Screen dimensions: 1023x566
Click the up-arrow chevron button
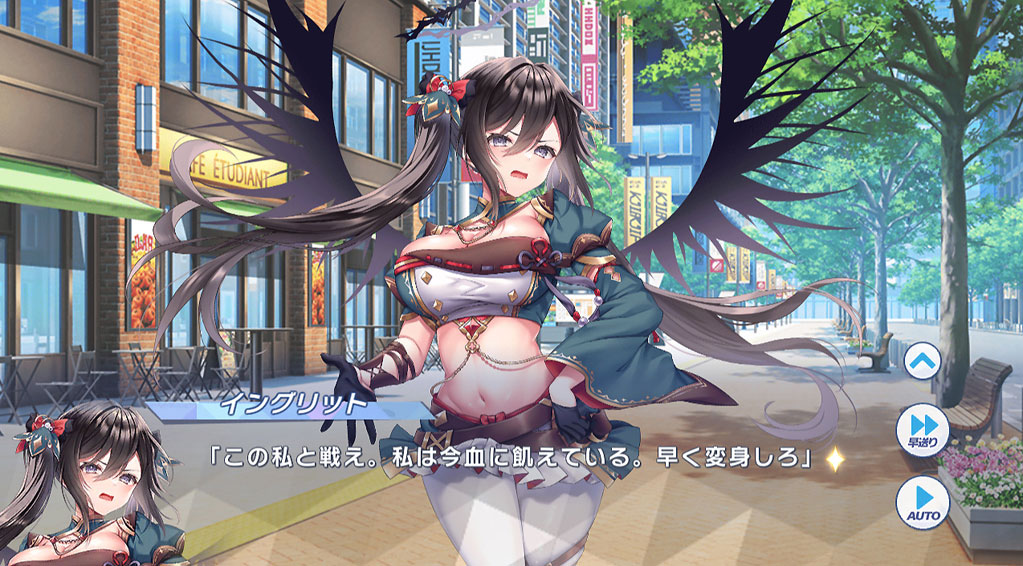pos(921,361)
